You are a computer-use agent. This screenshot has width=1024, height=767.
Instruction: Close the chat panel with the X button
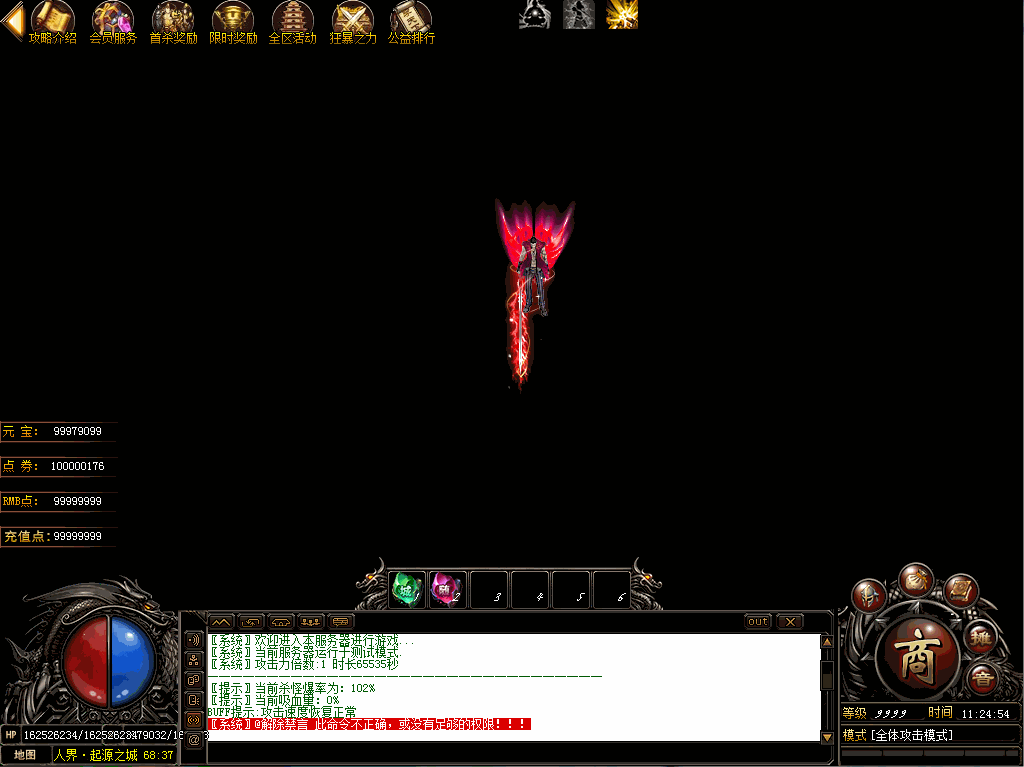pos(790,622)
